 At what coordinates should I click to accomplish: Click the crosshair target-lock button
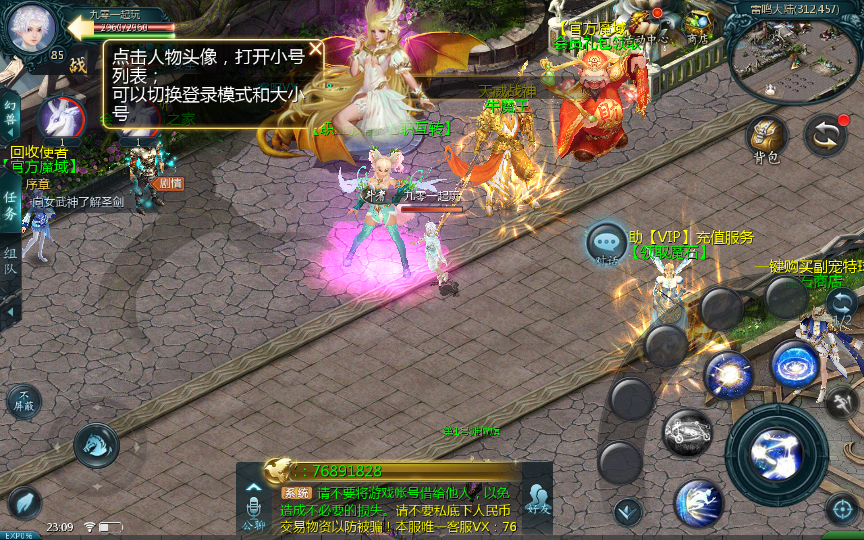(x=841, y=510)
